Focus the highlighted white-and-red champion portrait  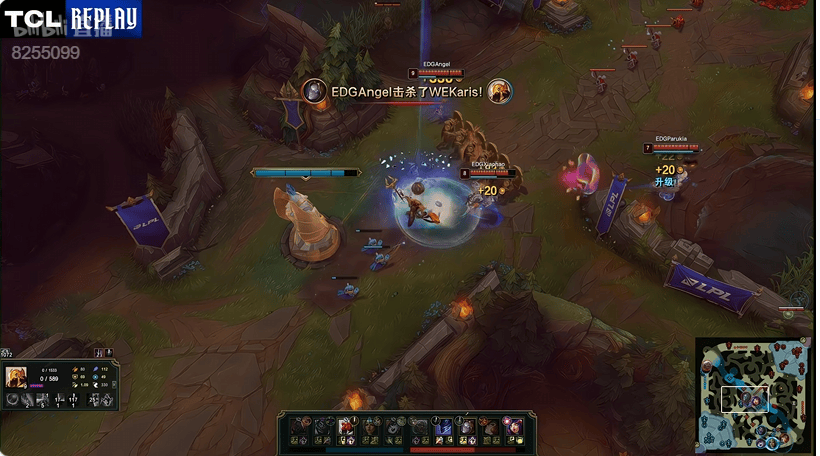pyautogui.click(x=347, y=427)
